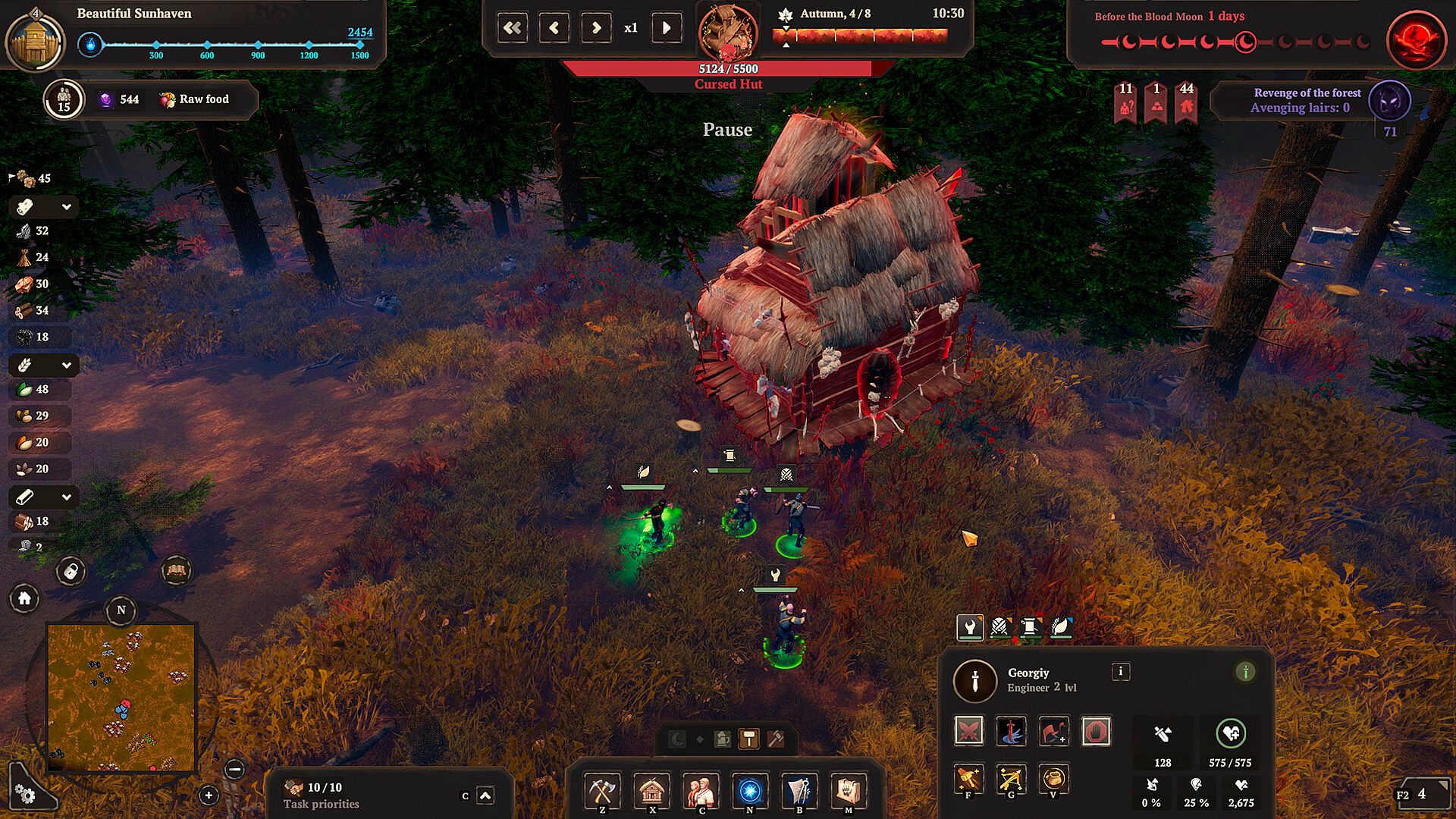1456x819 pixels.
Task: Expand the Task priorities panel arrow
Action: 485,795
